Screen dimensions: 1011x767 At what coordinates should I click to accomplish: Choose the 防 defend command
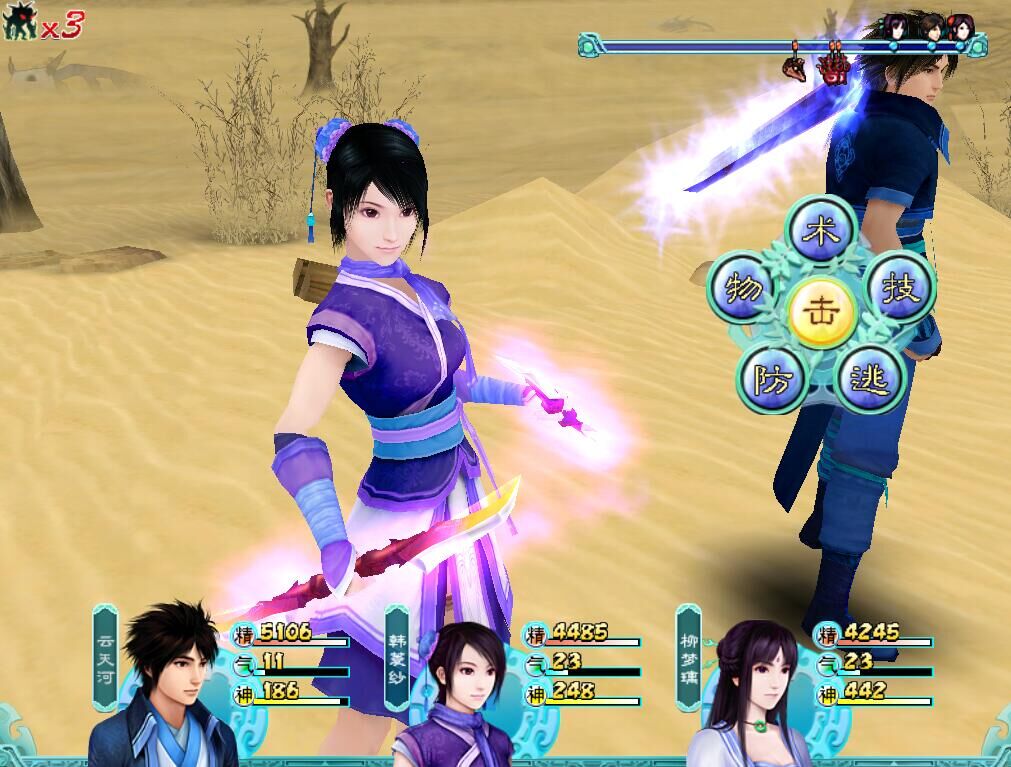click(x=771, y=379)
